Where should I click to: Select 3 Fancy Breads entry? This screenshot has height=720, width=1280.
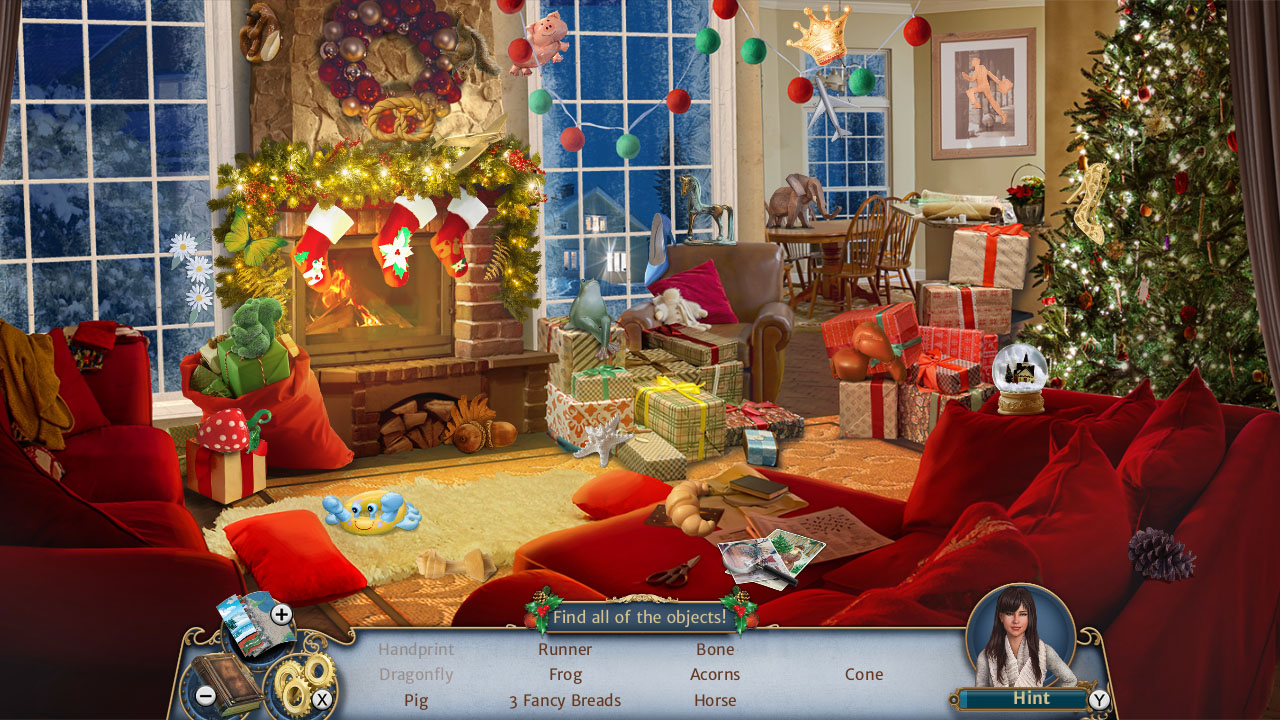point(565,700)
